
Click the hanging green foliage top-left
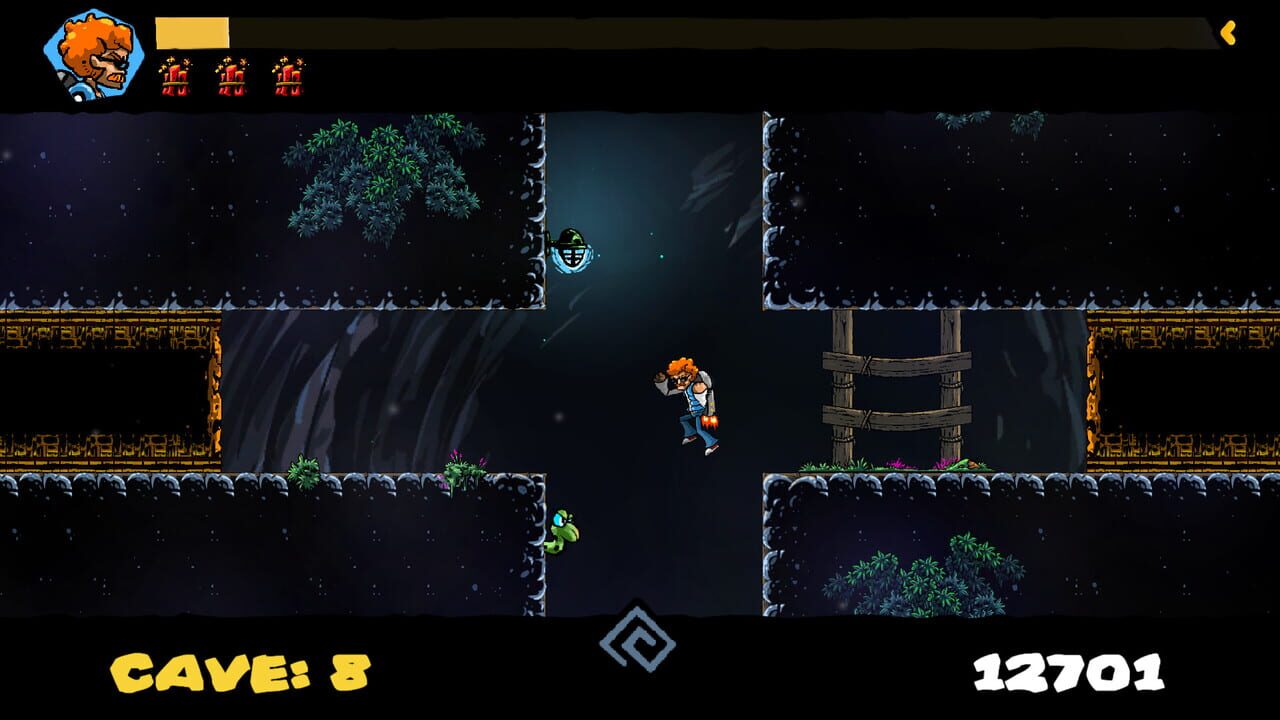point(380,170)
